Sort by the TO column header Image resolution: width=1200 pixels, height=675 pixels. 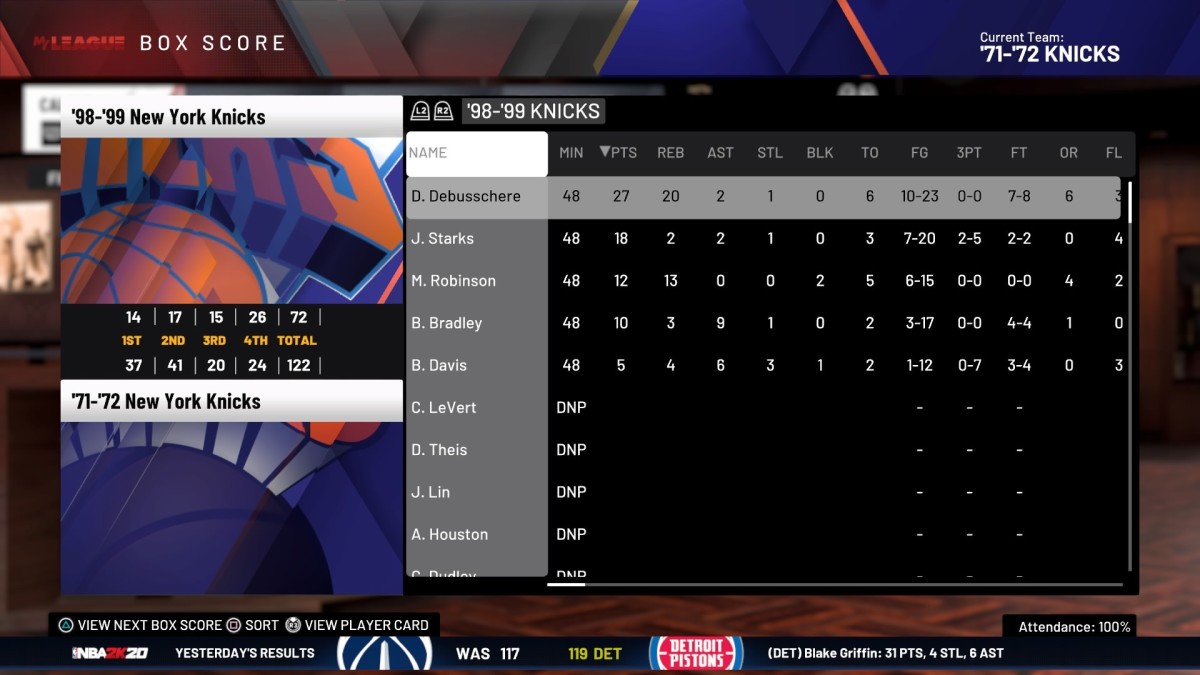click(x=869, y=153)
